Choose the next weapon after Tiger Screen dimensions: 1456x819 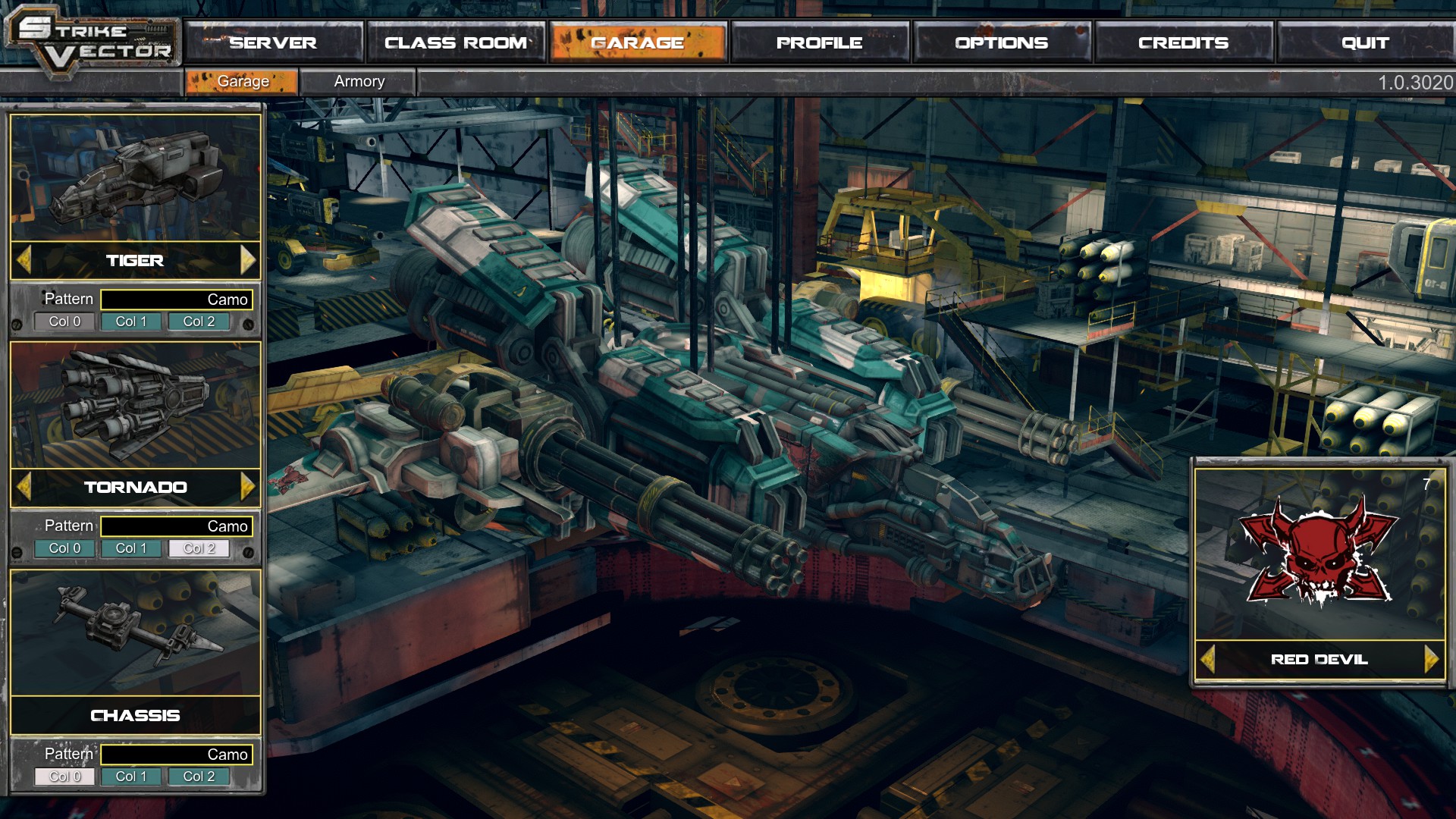pos(247,260)
